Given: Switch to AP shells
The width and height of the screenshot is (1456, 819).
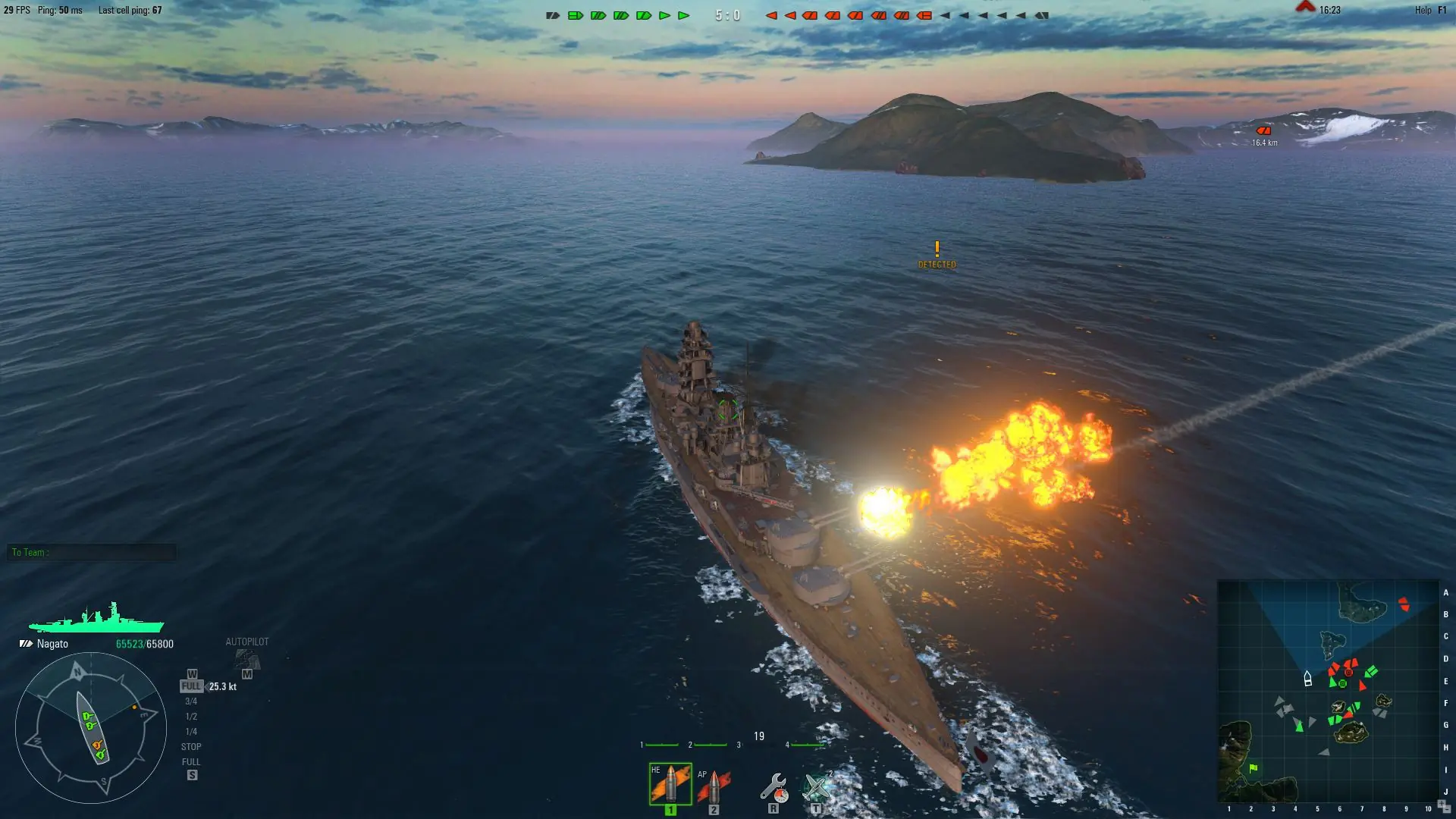Looking at the screenshot, I should coord(714,786).
